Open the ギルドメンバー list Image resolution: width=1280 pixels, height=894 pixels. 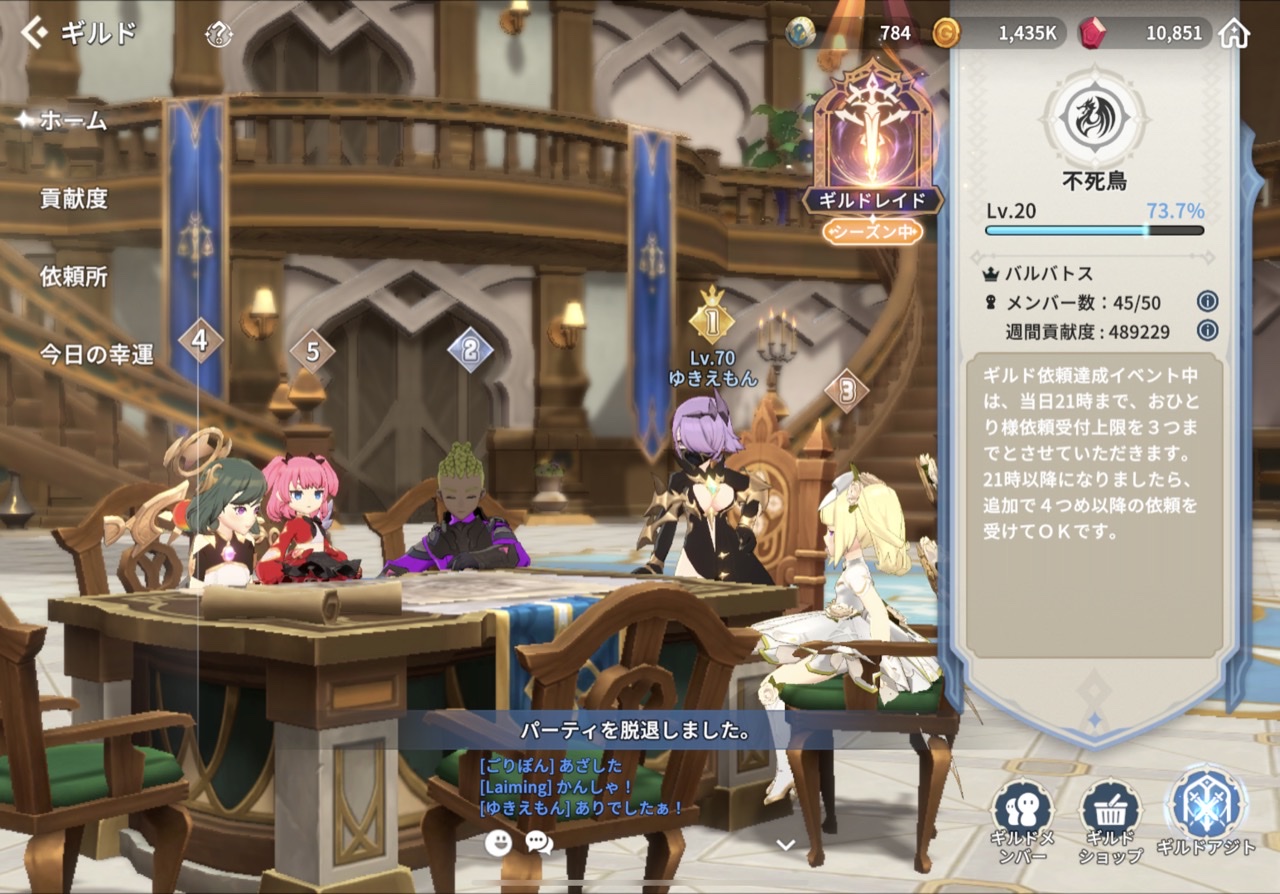pyautogui.click(x=1023, y=822)
